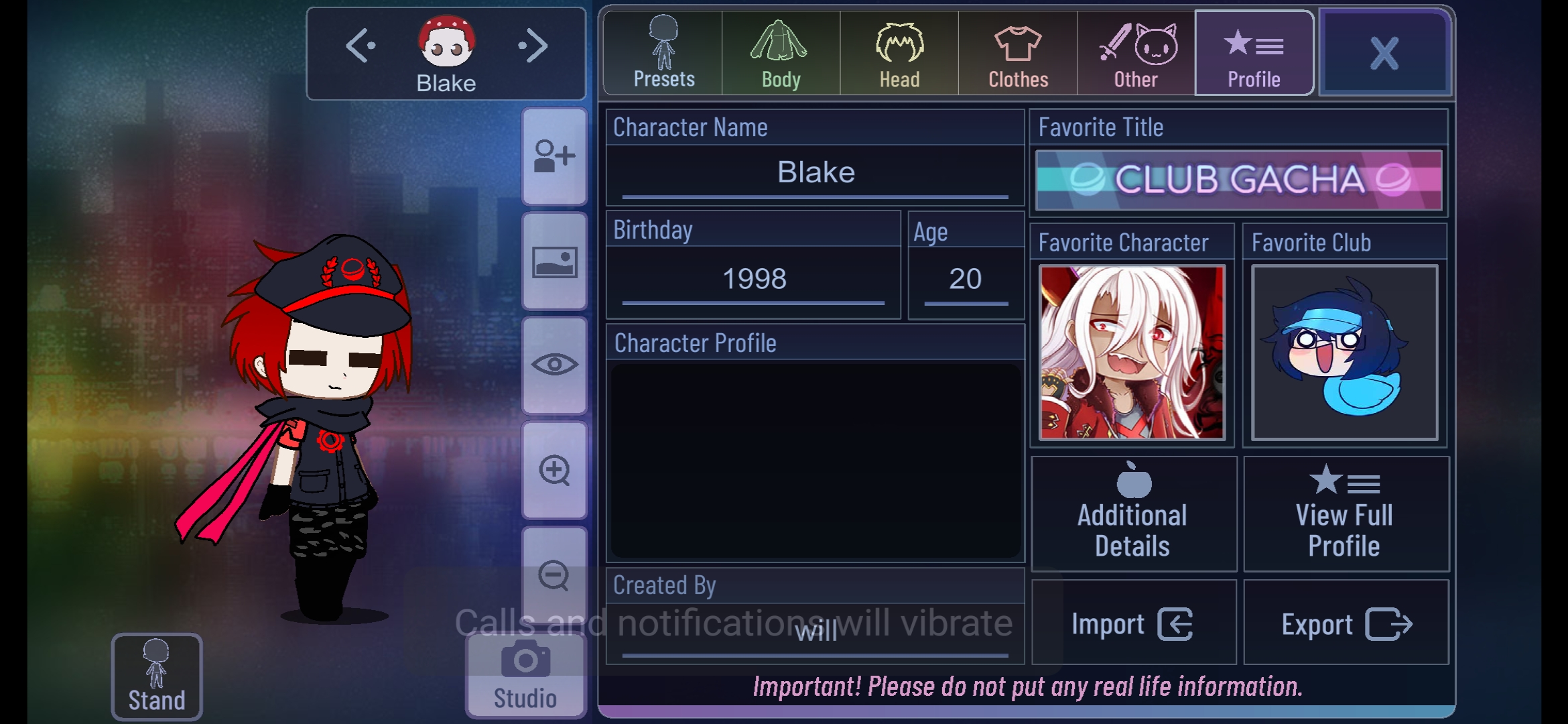1568x724 pixels.
Task: Select the Favorite Character portrait
Action: pyautogui.click(x=1132, y=352)
